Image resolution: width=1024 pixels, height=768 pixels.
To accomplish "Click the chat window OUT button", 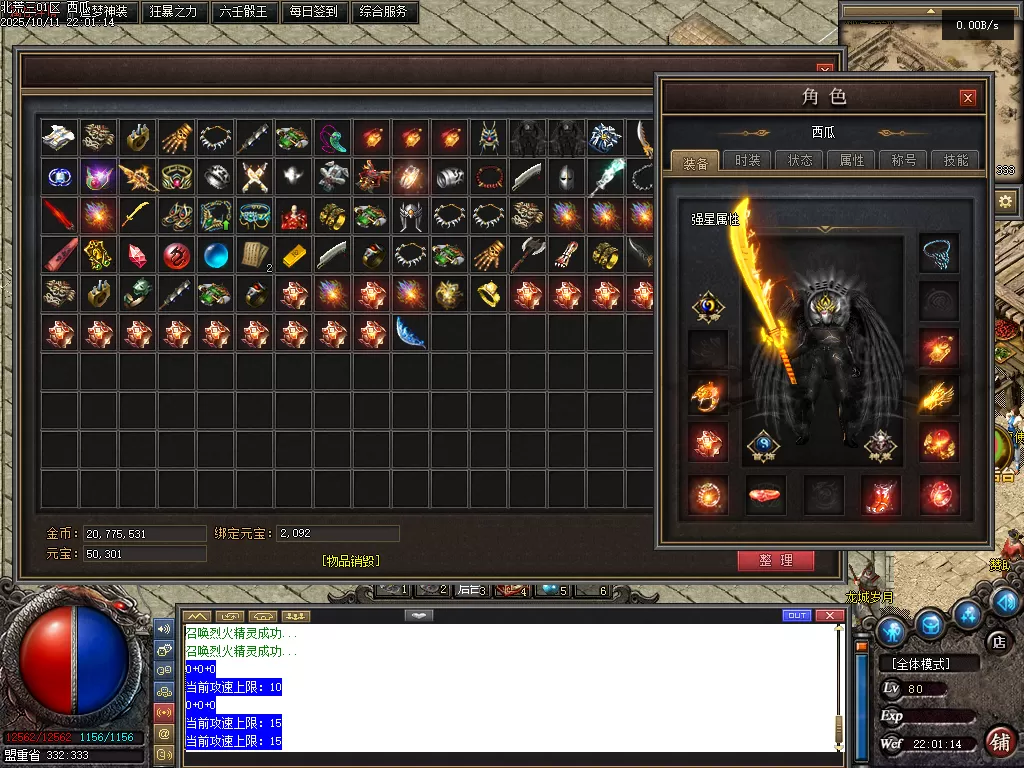I will (797, 615).
